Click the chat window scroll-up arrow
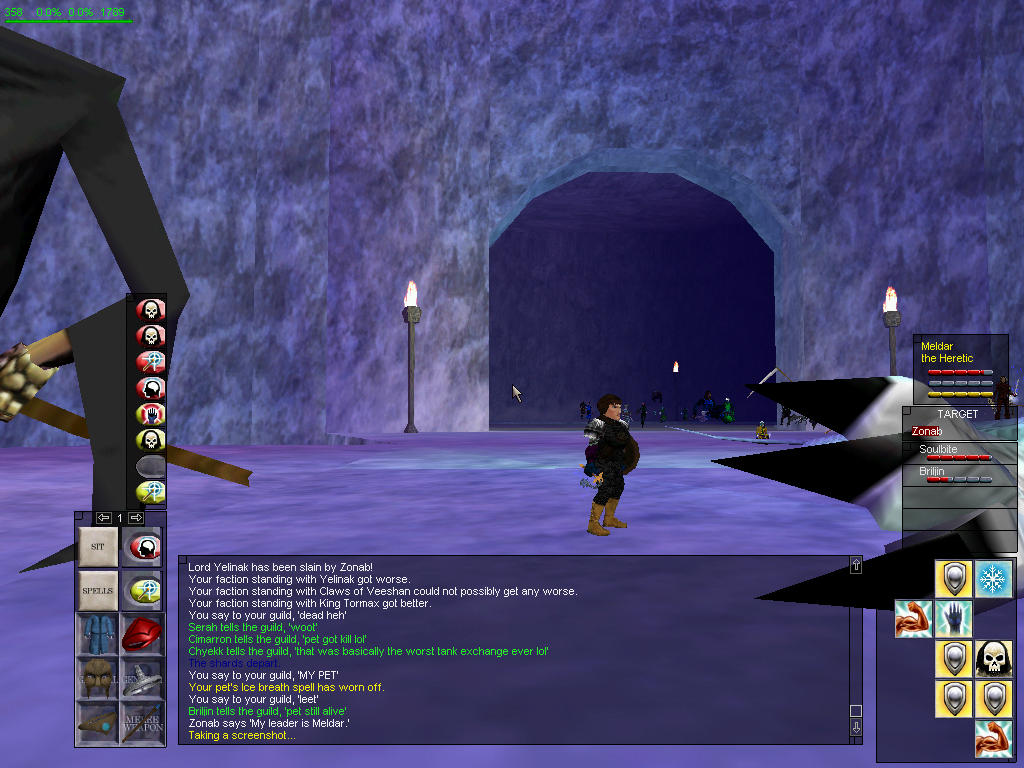Screen dimensions: 1024x768 tap(856, 566)
